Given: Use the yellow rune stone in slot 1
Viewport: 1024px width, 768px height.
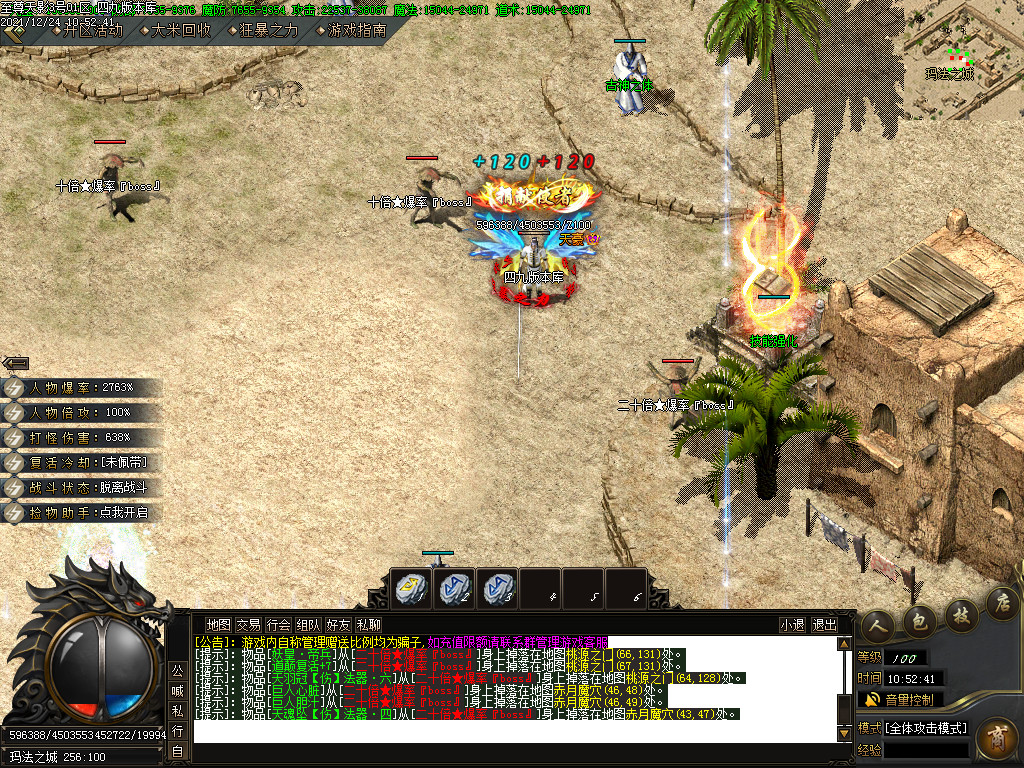Looking at the screenshot, I should coord(409,588).
